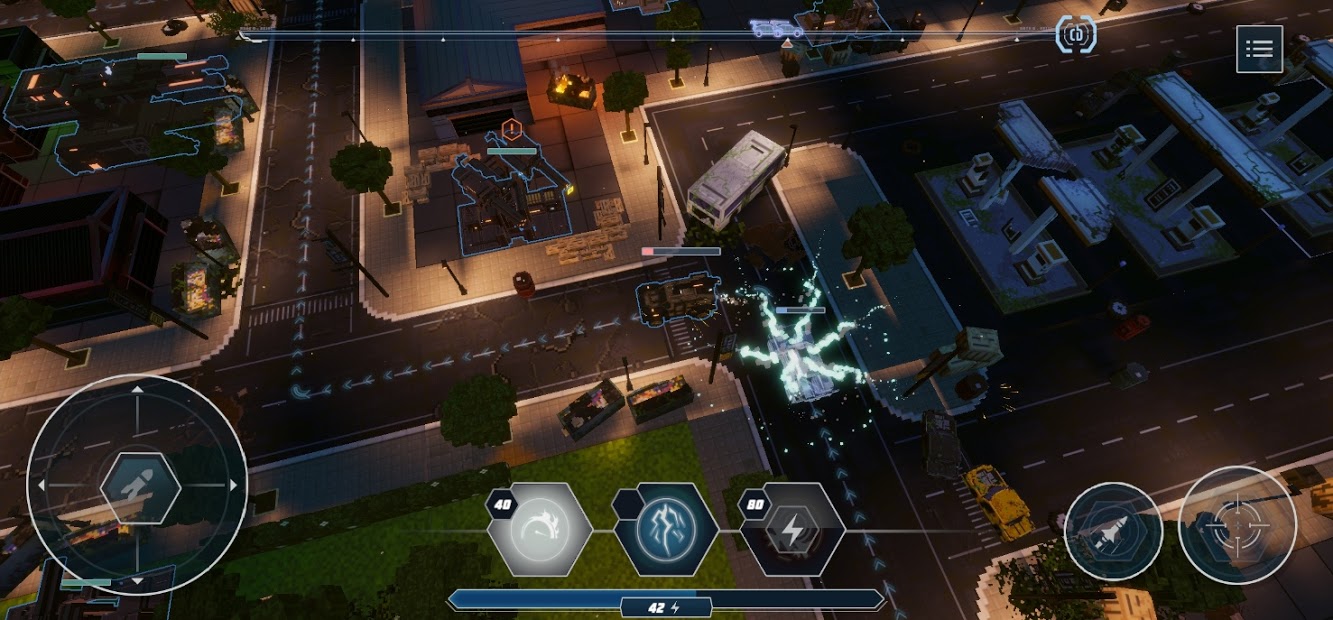Image resolution: width=1333 pixels, height=620 pixels.
Task: Tap the crosshair fire button
Action: 1237,525
